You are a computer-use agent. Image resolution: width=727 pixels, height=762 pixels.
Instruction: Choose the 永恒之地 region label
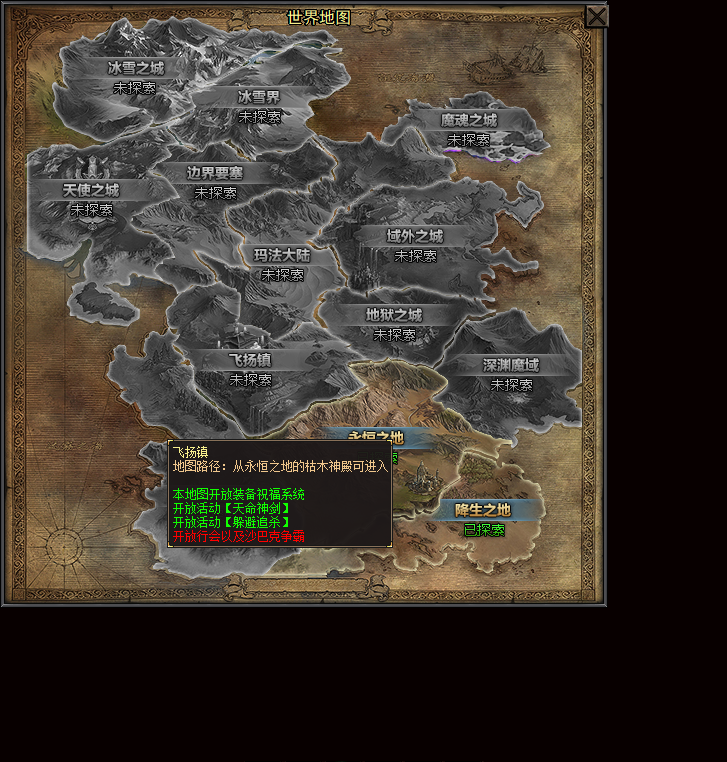pyautogui.click(x=376, y=437)
